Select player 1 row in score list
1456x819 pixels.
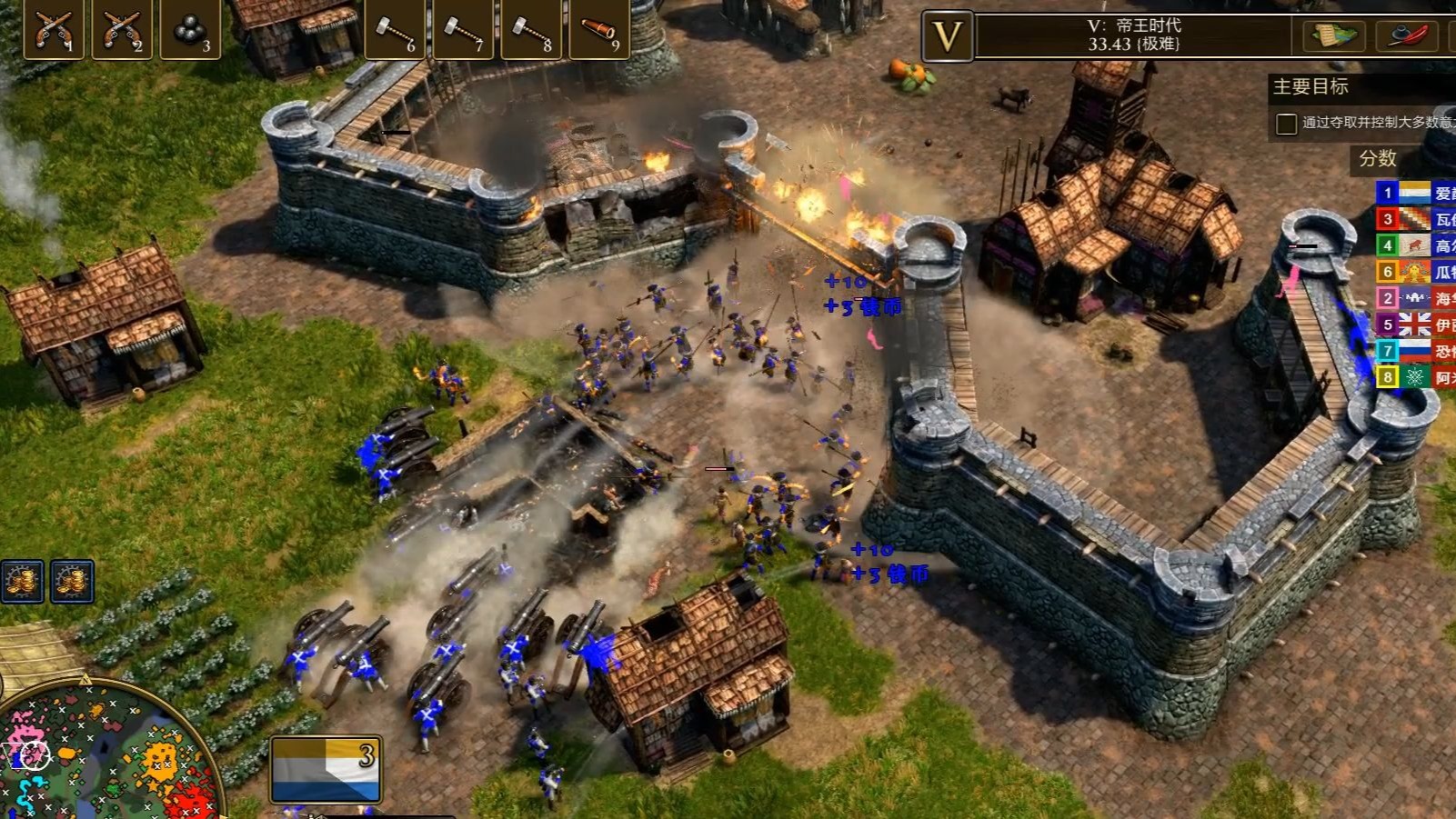[1414, 193]
